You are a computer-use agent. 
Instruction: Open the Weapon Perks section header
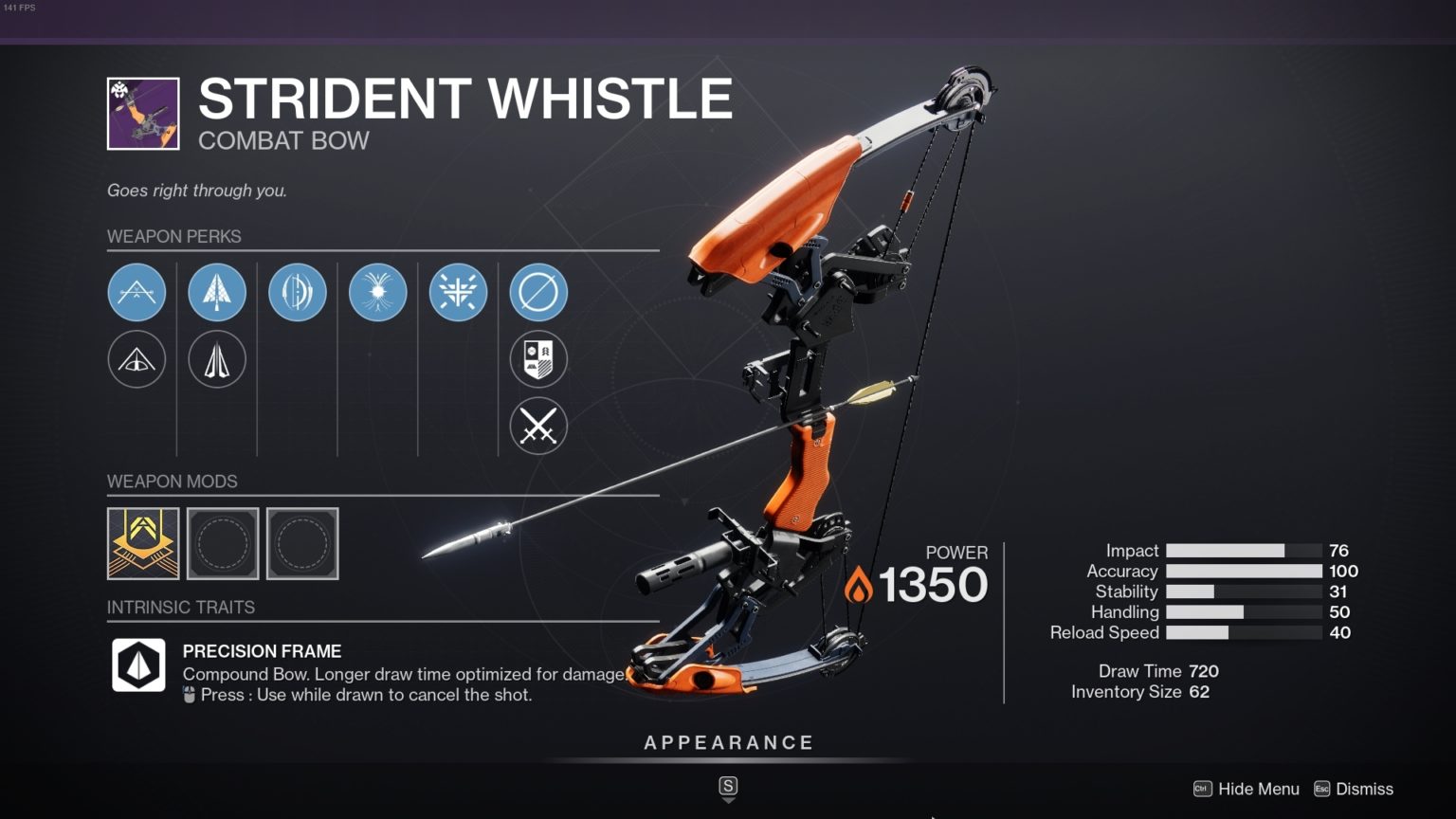tap(174, 236)
